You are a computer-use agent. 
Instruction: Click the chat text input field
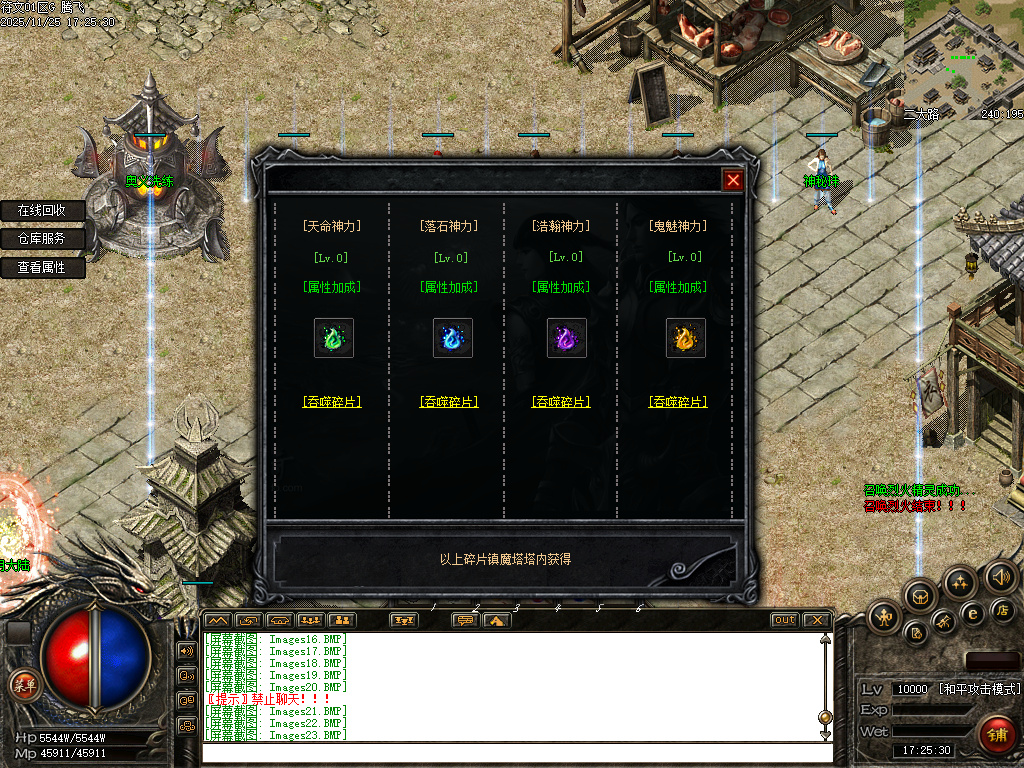pos(515,753)
